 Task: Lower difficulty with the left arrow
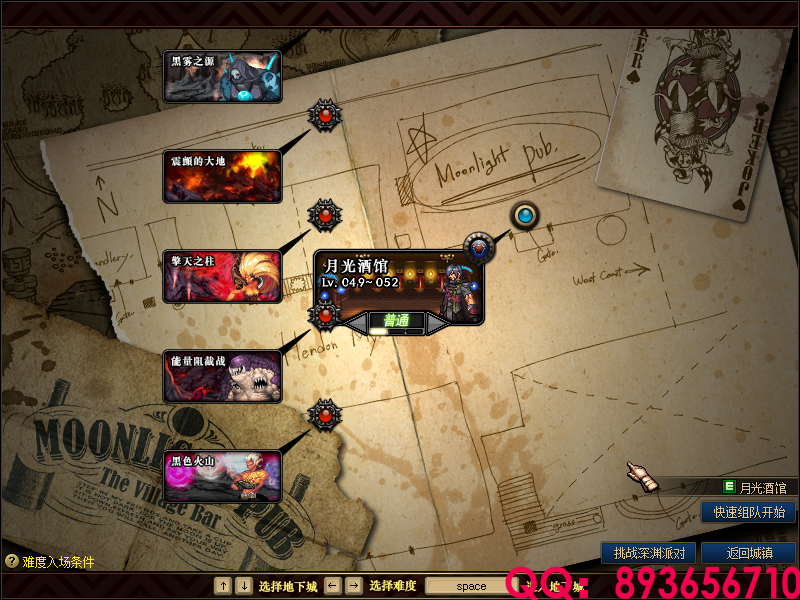click(x=357, y=323)
